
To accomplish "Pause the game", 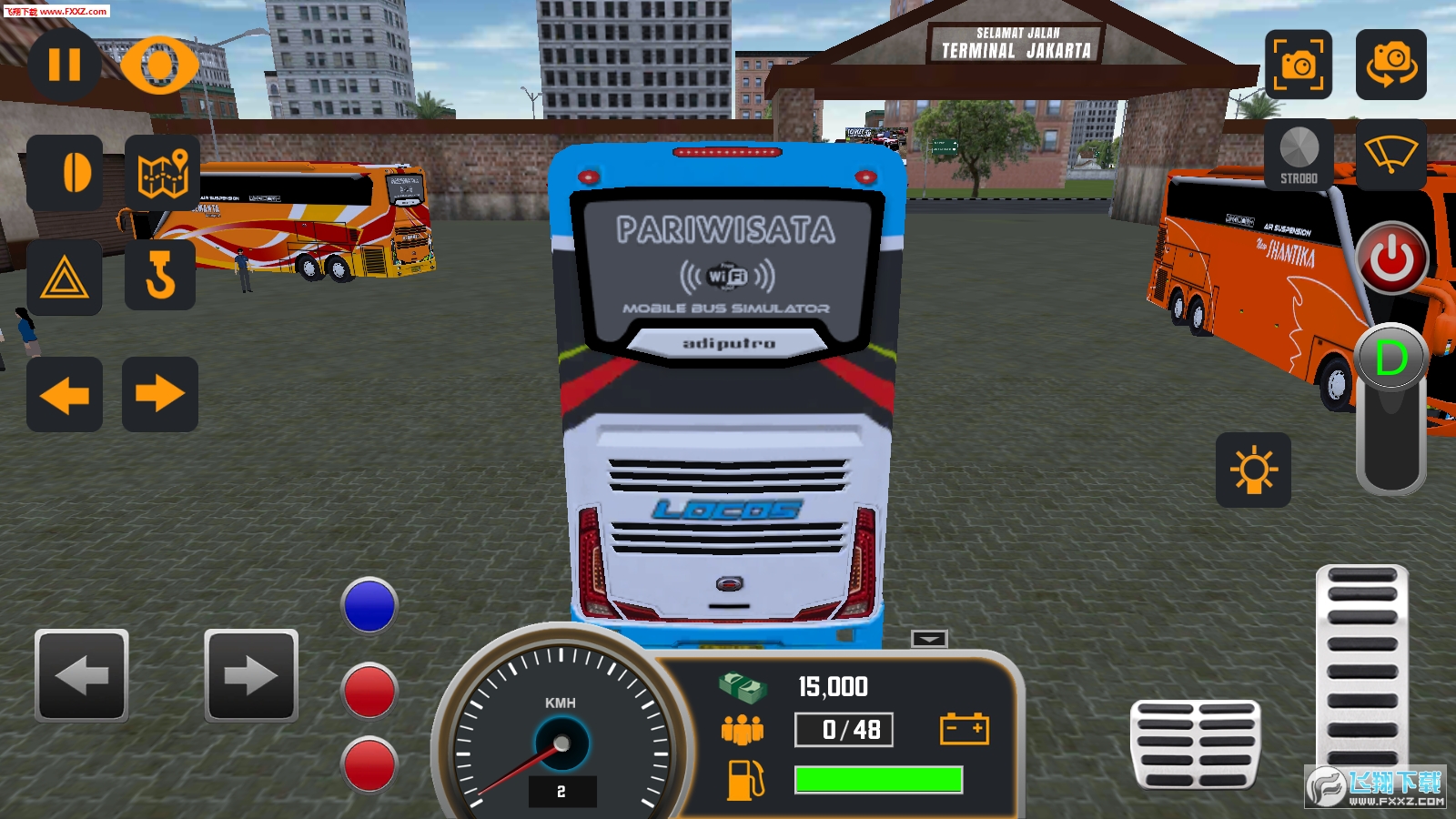I will (64, 65).
